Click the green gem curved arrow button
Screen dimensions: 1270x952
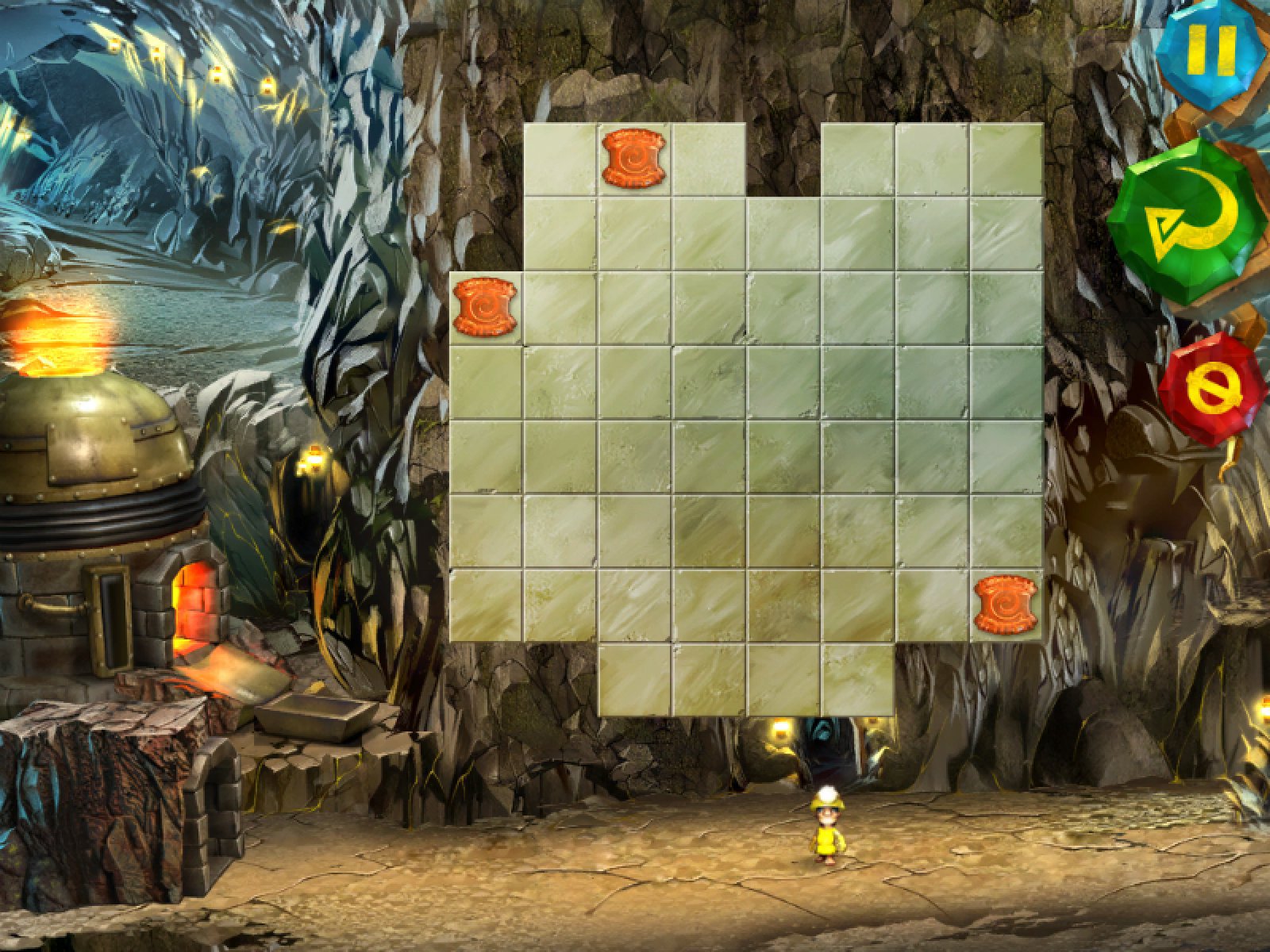[1186, 223]
